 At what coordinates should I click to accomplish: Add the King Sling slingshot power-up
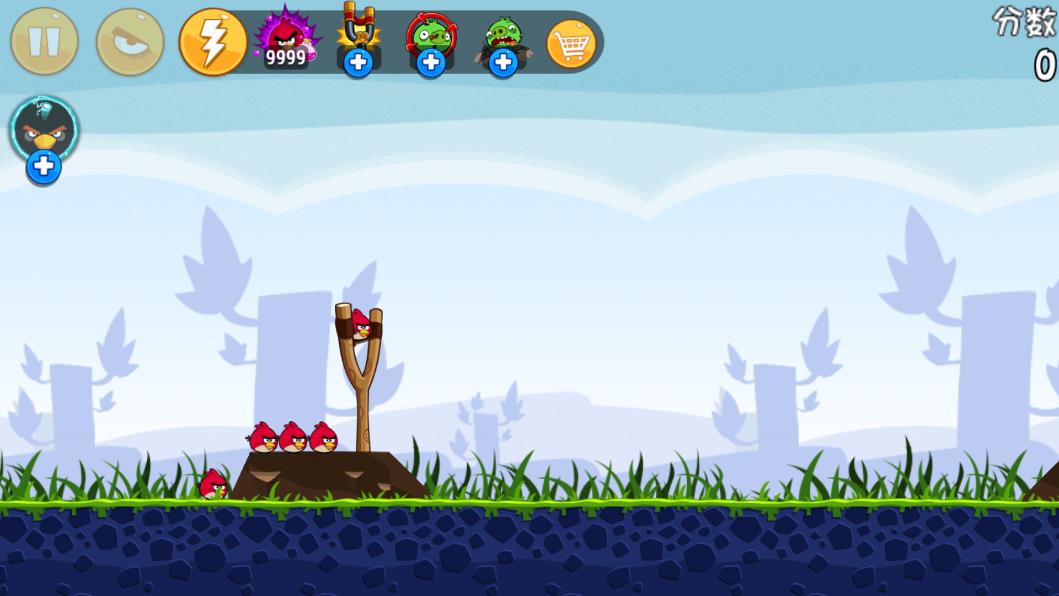click(357, 62)
